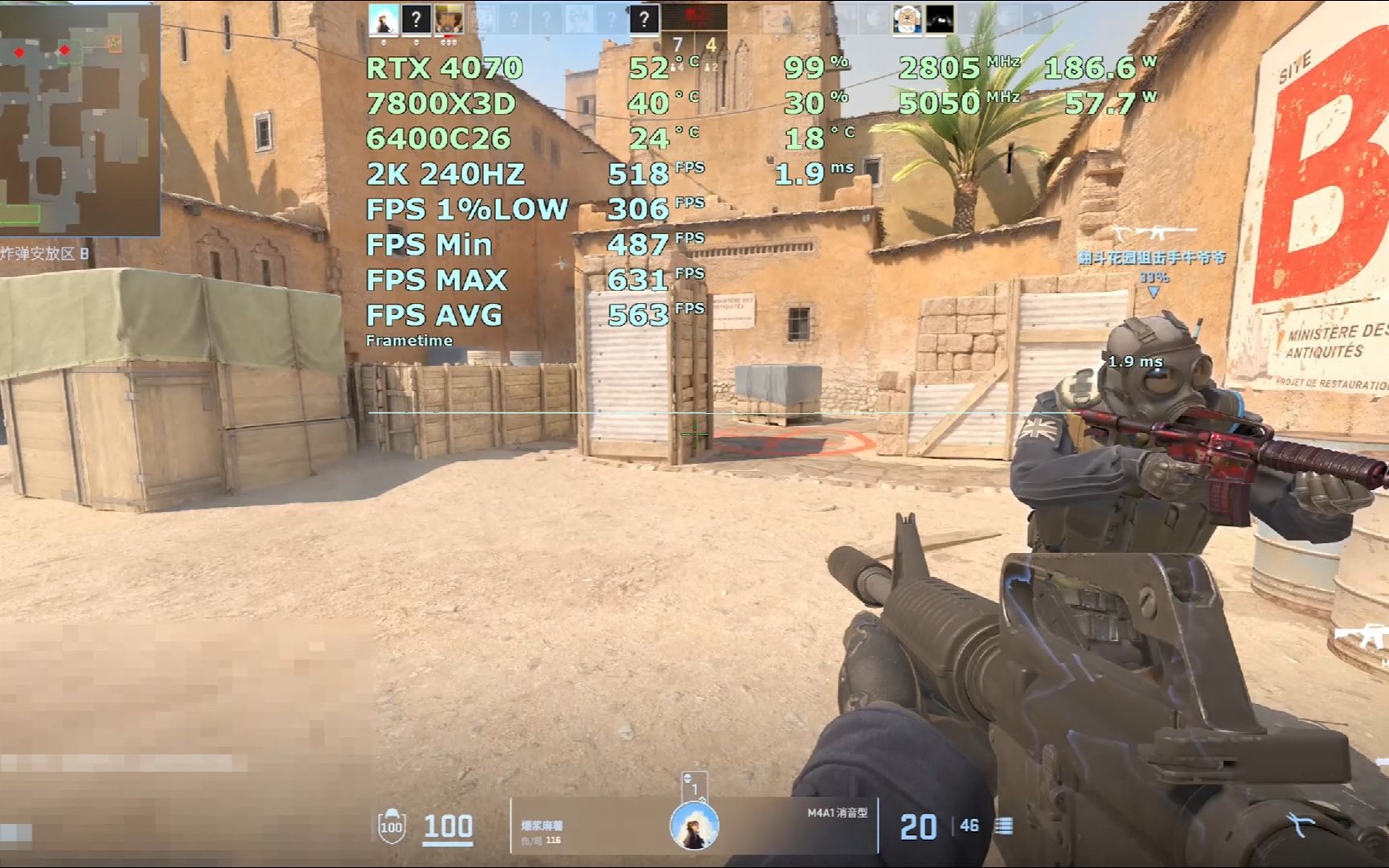Click the bullet fire-mode icon beside ammo
1389x868 pixels.
tap(1004, 826)
